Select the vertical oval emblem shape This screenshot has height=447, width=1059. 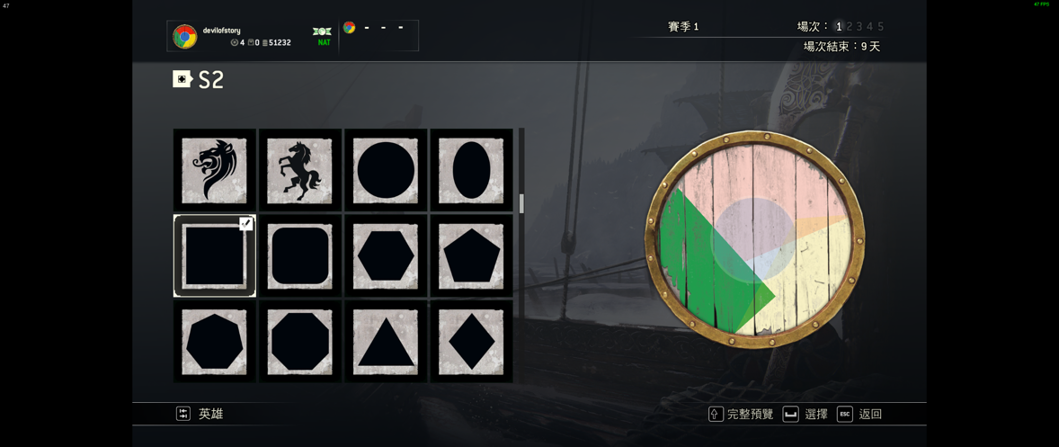point(471,170)
